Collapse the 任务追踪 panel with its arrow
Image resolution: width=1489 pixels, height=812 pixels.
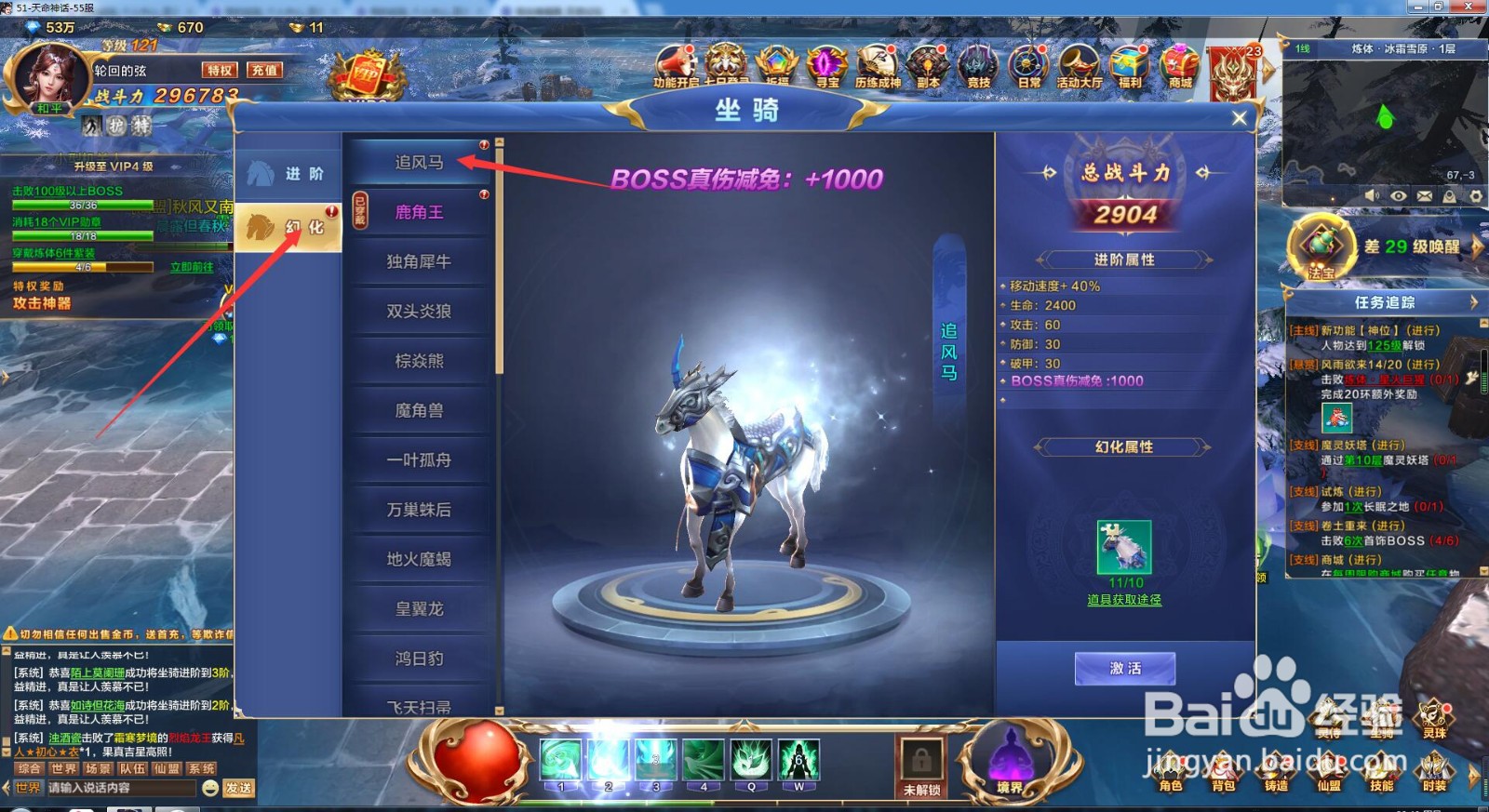coord(1472,302)
